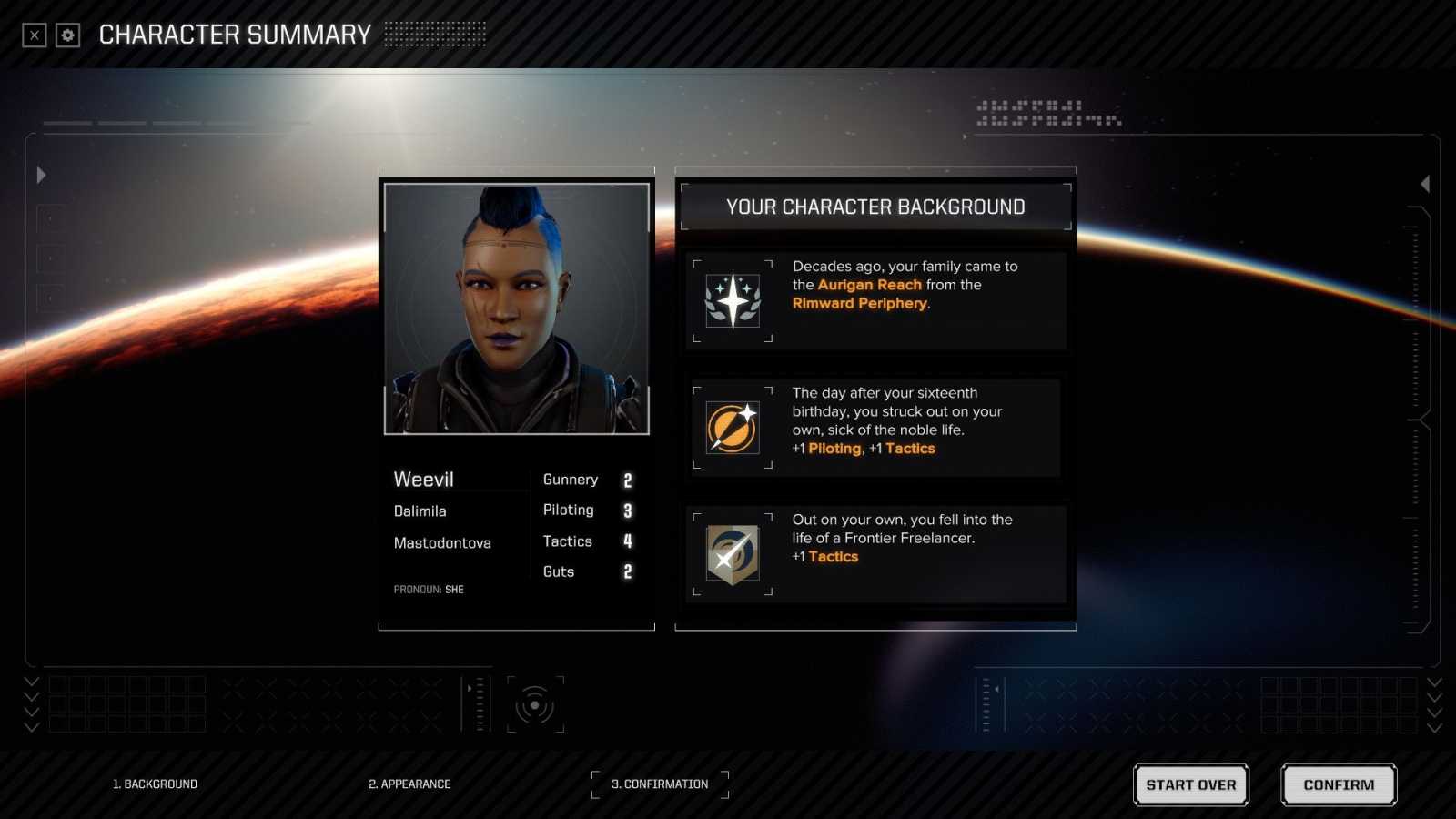Switch to the 2. Appearance step
The image size is (1456, 819).
click(x=409, y=784)
